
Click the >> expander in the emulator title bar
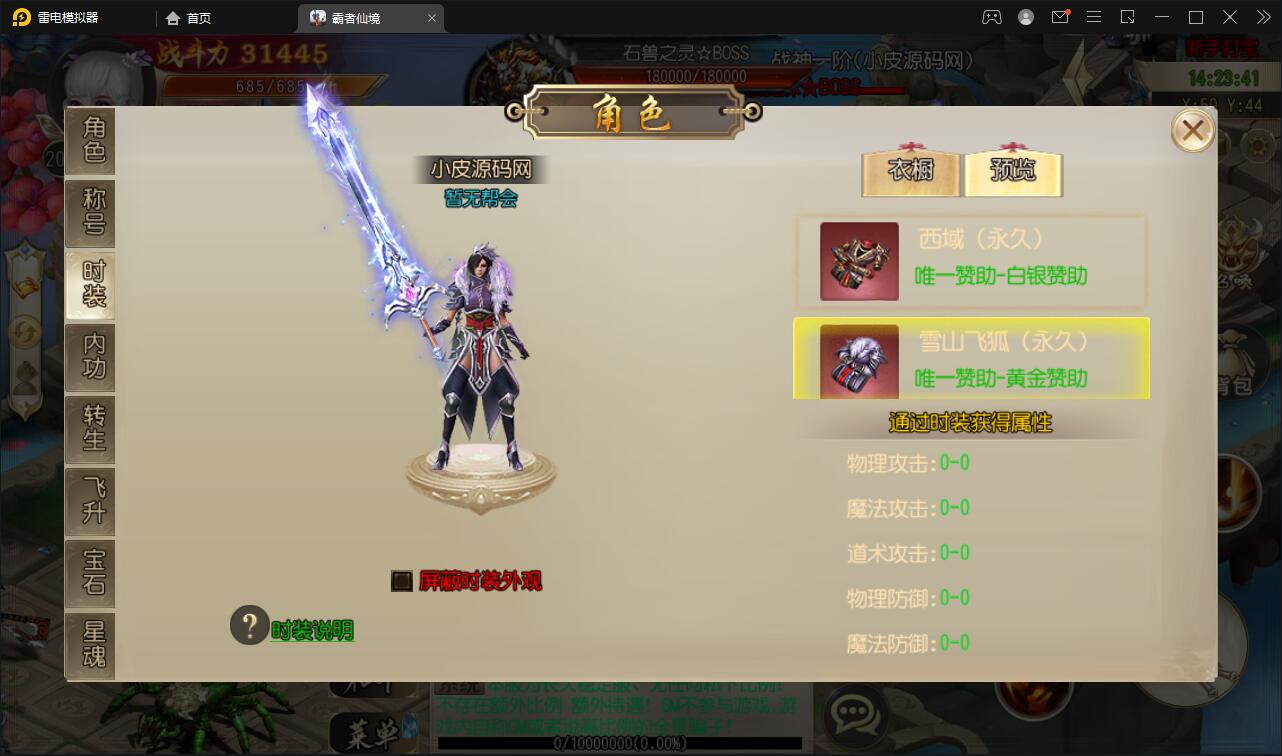pyautogui.click(x=1262, y=17)
